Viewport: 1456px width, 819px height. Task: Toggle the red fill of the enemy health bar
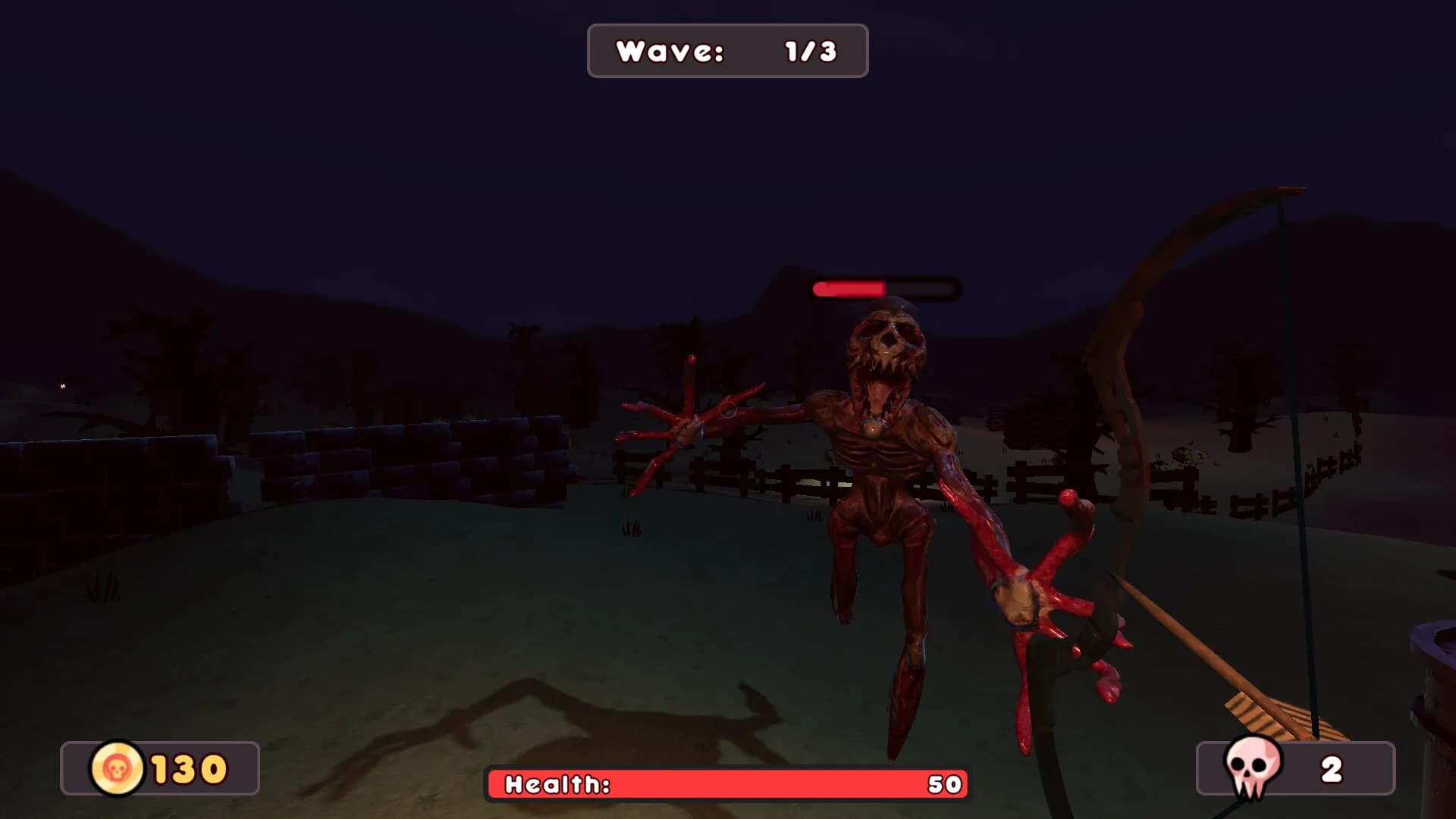849,288
